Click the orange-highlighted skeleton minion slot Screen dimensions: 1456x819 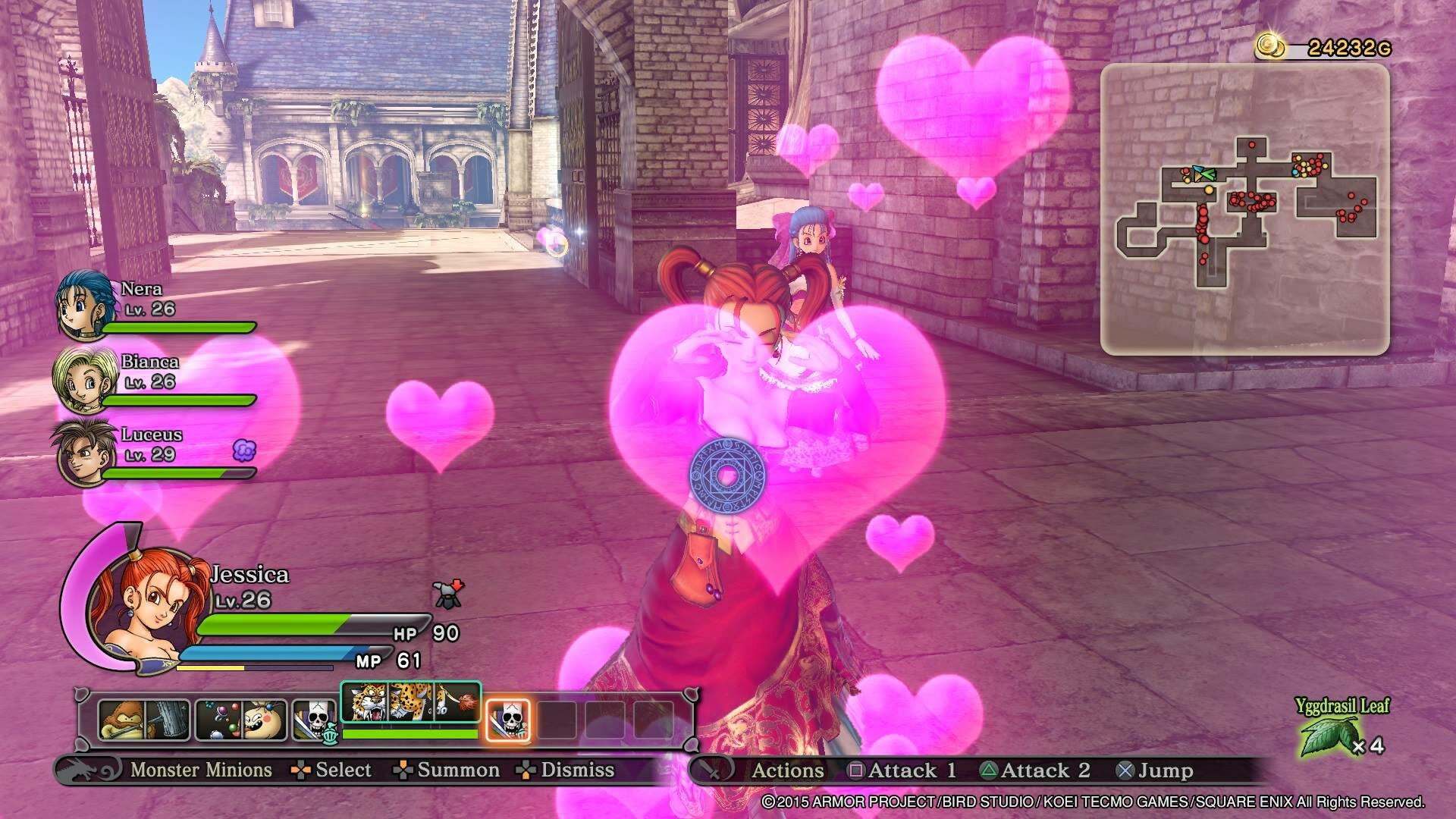tap(507, 719)
